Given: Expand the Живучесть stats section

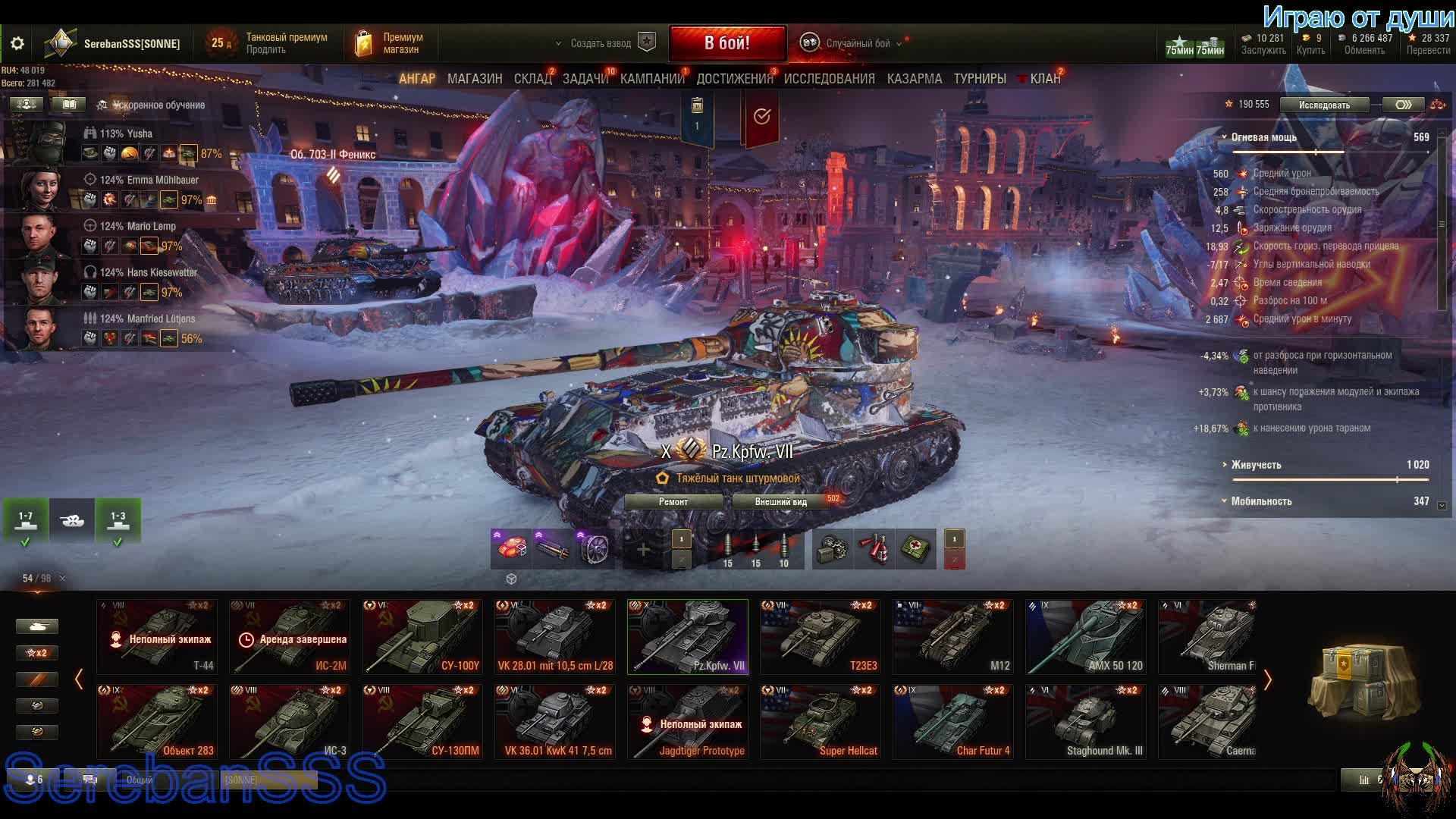Looking at the screenshot, I should (x=1257, y=465).
